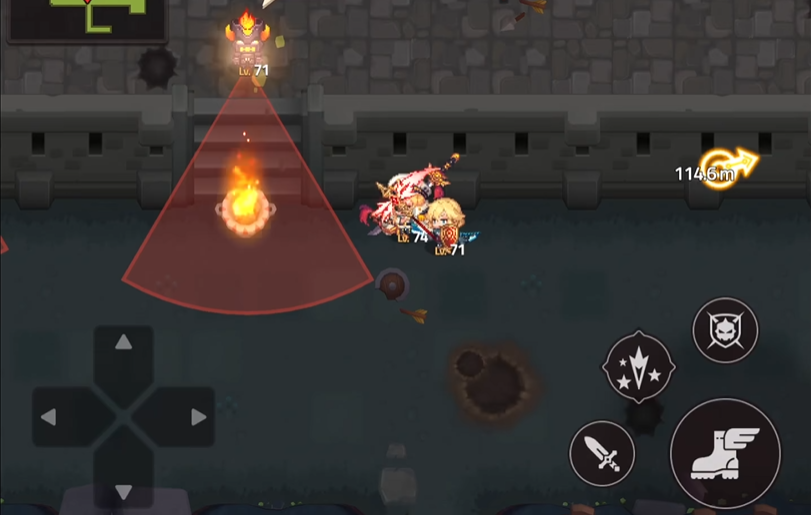This screenshot has height=515, width=811.
Task: Trigger the demon shield special ability
Action: [x=725, y=330]
